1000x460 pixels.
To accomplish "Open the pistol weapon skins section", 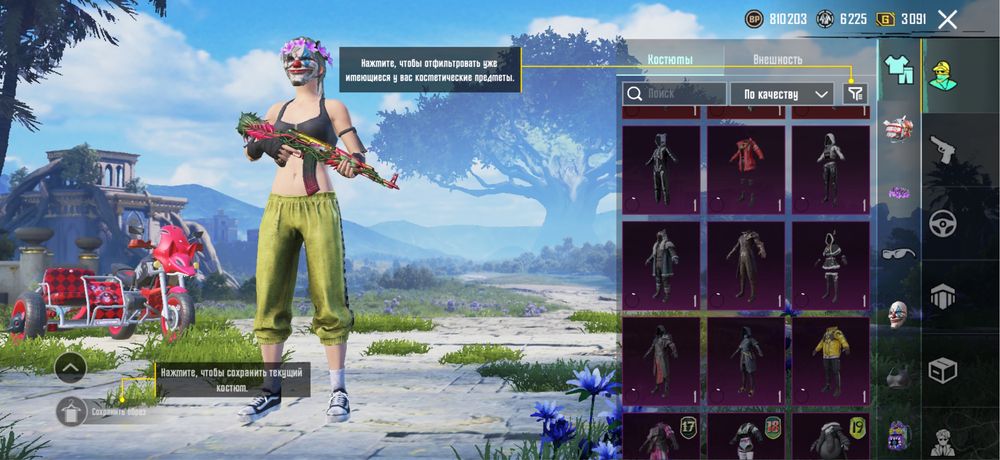I will [x=942, y=150].
